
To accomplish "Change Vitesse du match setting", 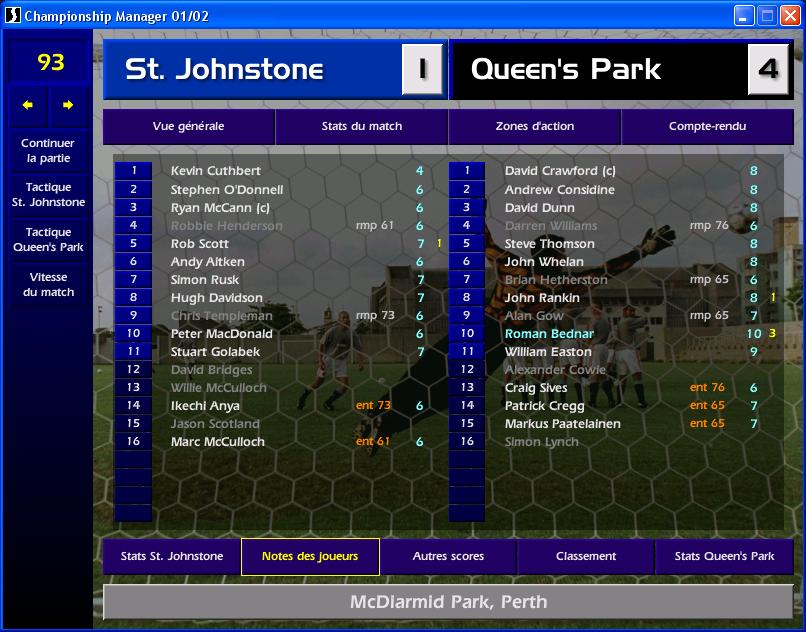I will [50, 284].
